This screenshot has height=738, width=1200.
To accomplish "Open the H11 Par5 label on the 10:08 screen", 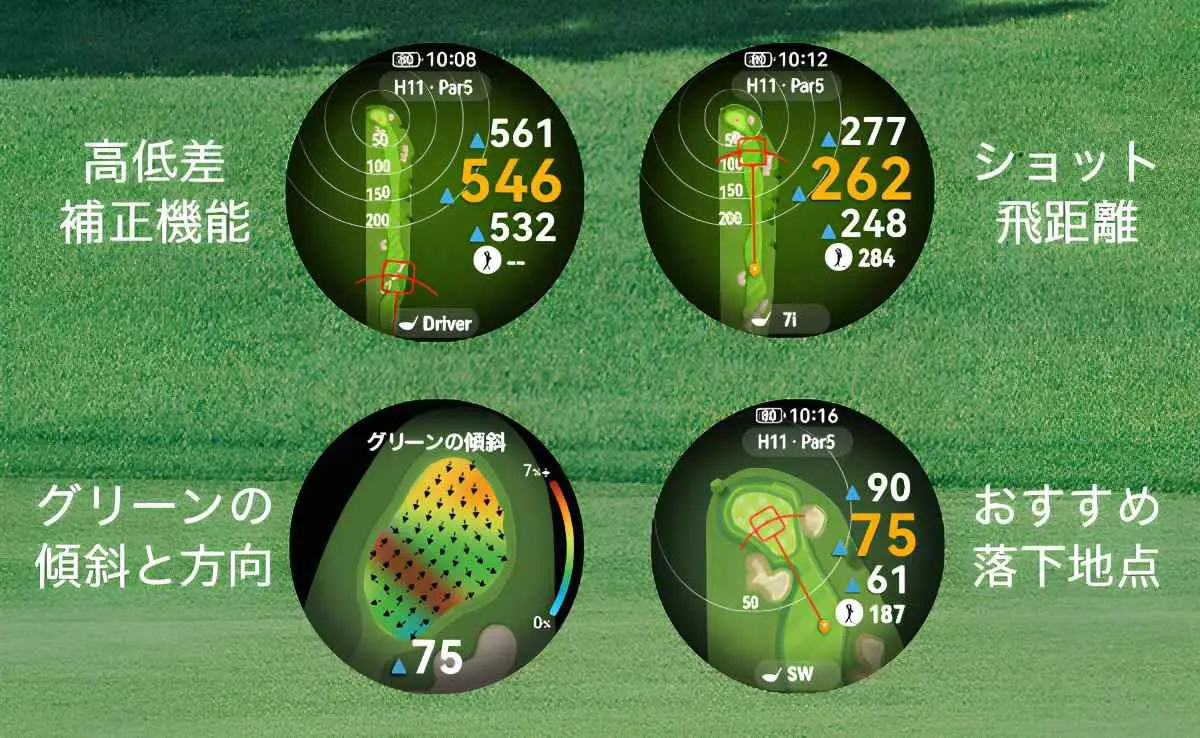I will pos(435,86).
